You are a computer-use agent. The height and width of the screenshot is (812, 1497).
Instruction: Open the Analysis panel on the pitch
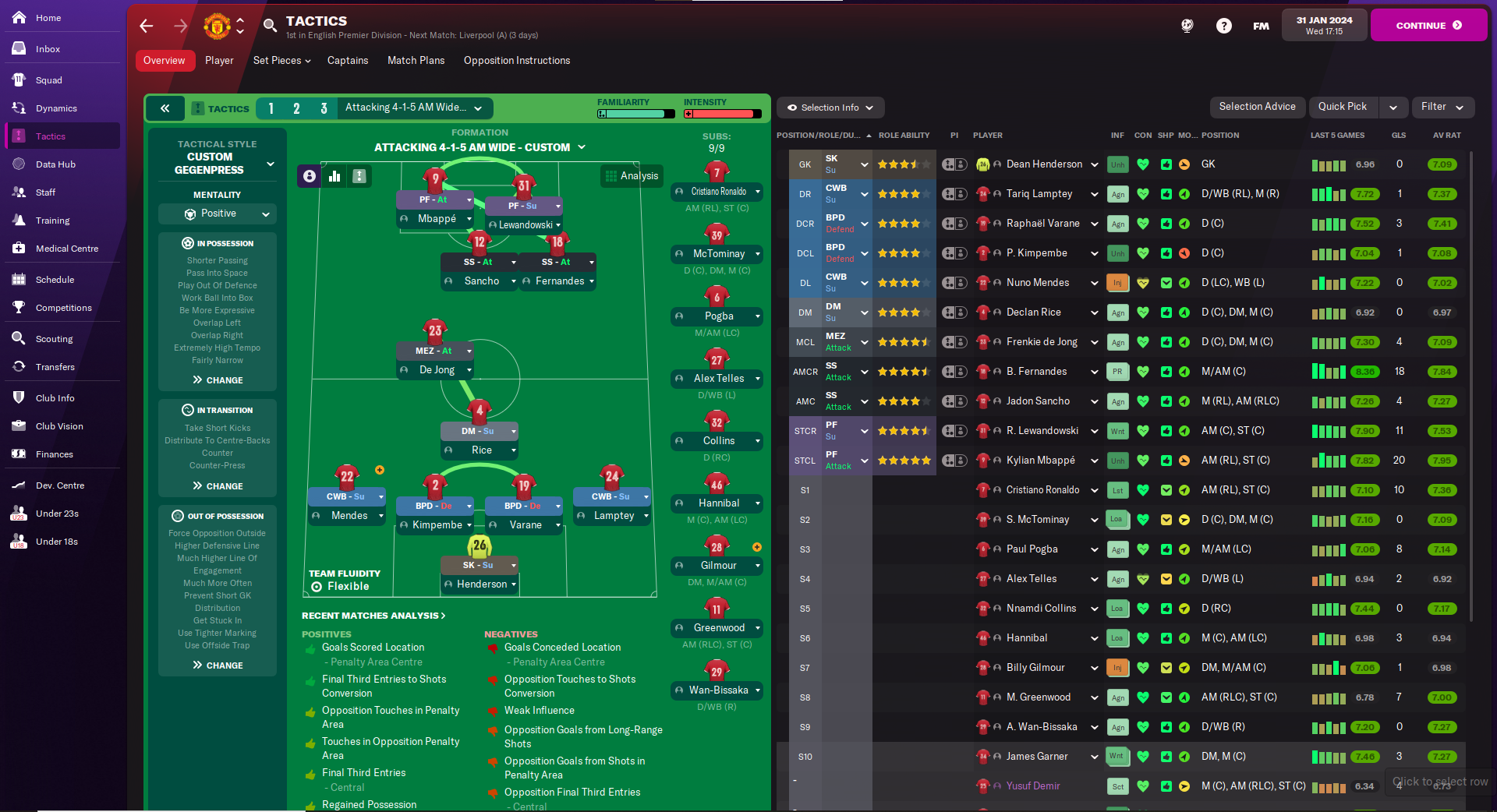tap(632, 176)
